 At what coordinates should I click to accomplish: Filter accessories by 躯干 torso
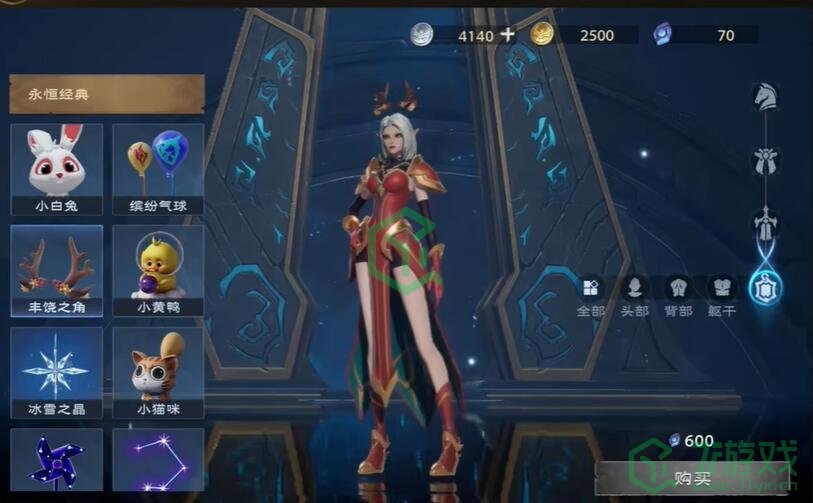pyautogui.click(x=721, y=297)
